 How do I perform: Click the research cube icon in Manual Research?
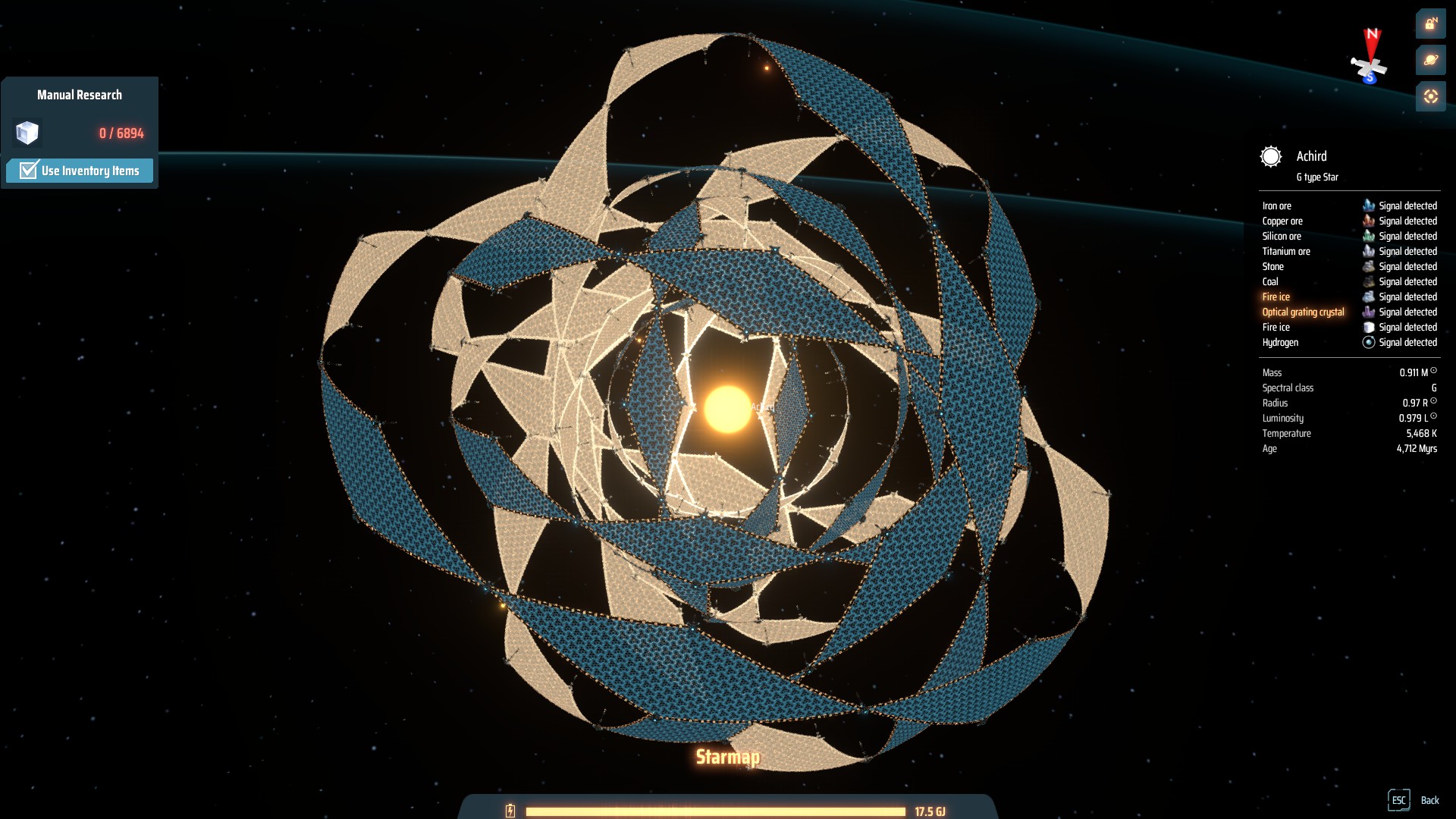pos(27,133)
